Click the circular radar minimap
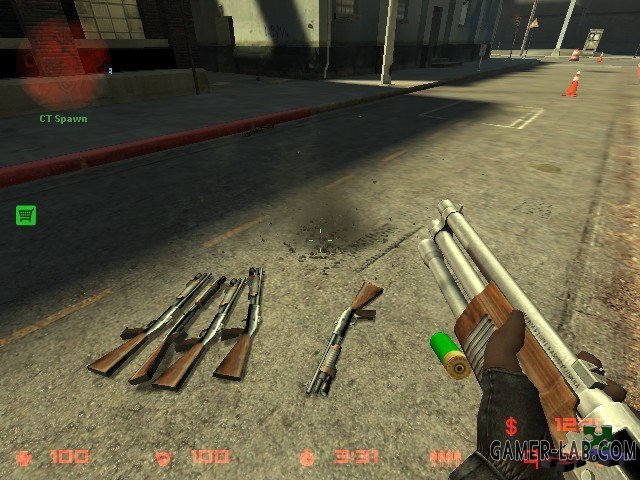Image resolution: width=640 pixels, height=480 pixels. (x=64, y=62)
